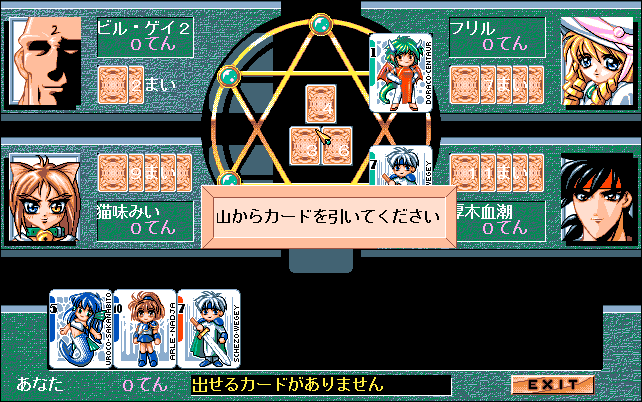This screenshot has width=642, height=402.
Task: Draw from the face-down pile marked 6
Action: 337,146
